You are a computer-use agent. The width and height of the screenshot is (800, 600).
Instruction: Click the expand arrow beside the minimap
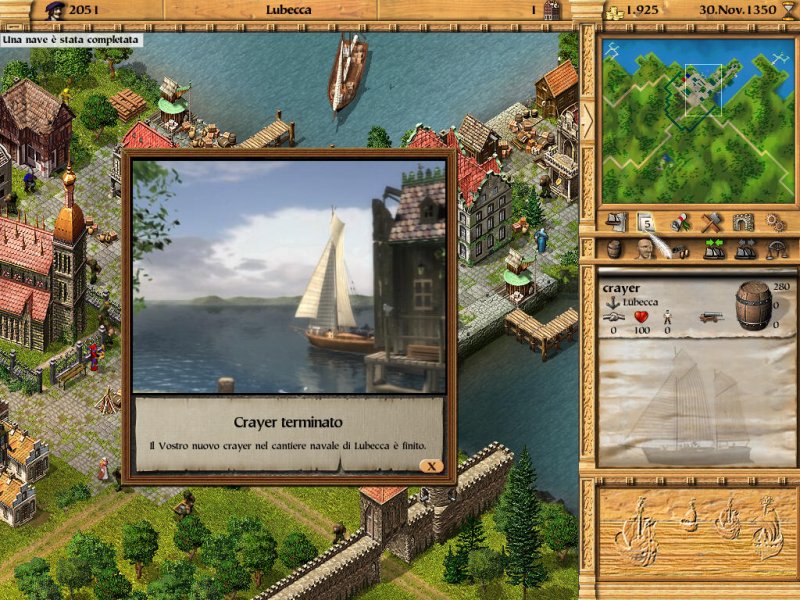[587, 118]
